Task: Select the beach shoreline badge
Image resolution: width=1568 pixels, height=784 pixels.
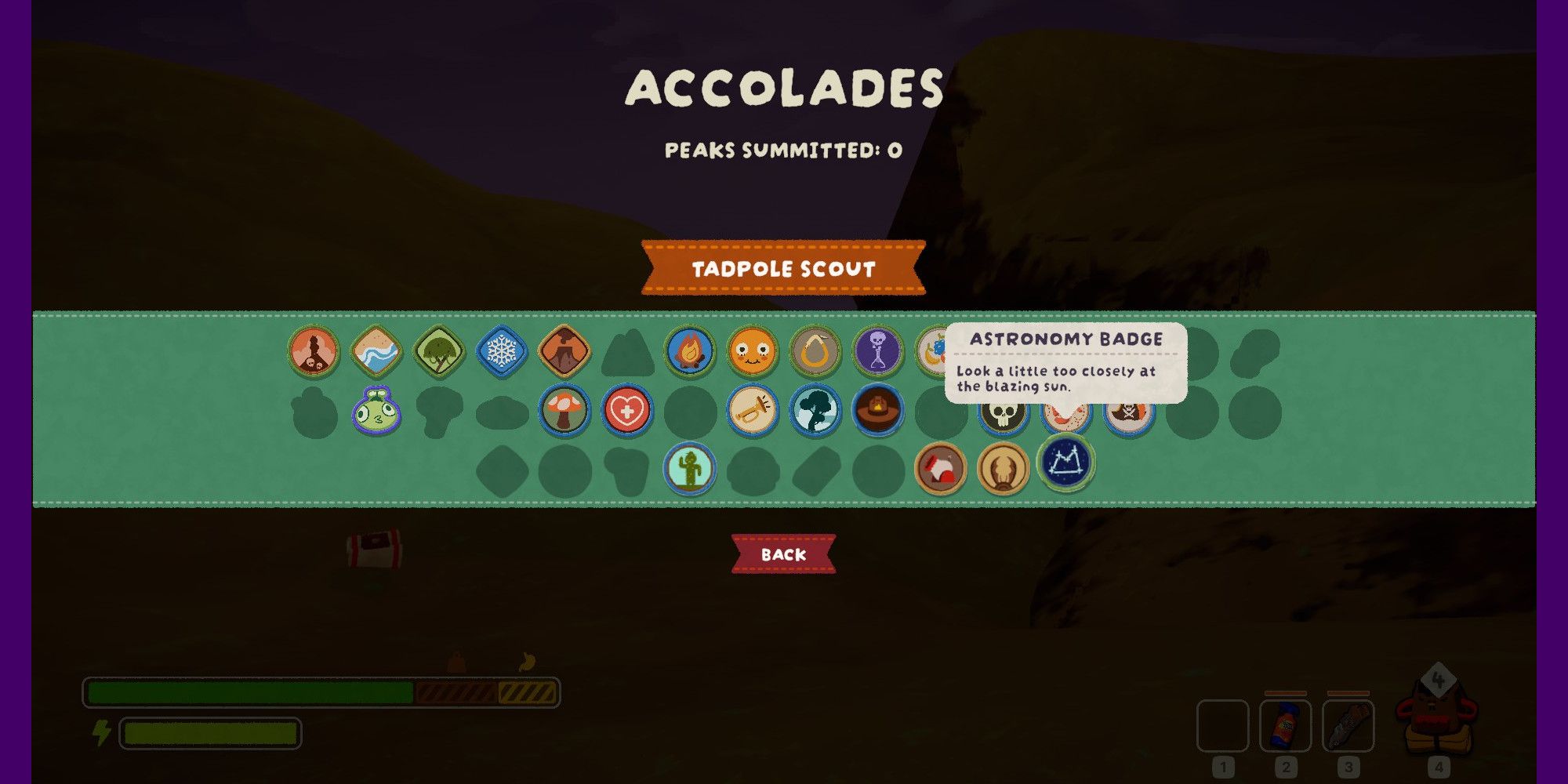Action: click(x=376, y=351)
